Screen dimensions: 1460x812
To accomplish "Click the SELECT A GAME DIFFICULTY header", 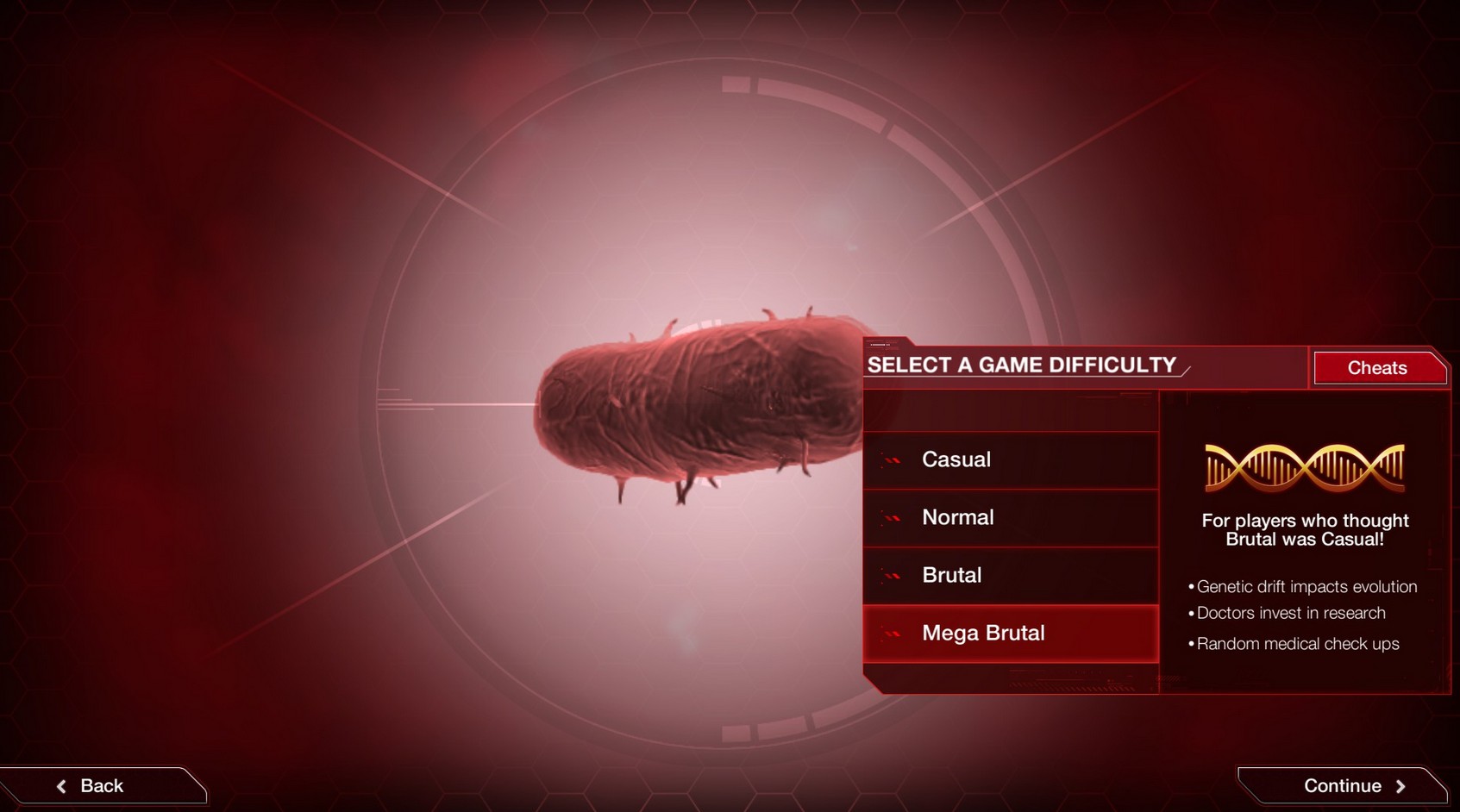I will click(1022, 365).
